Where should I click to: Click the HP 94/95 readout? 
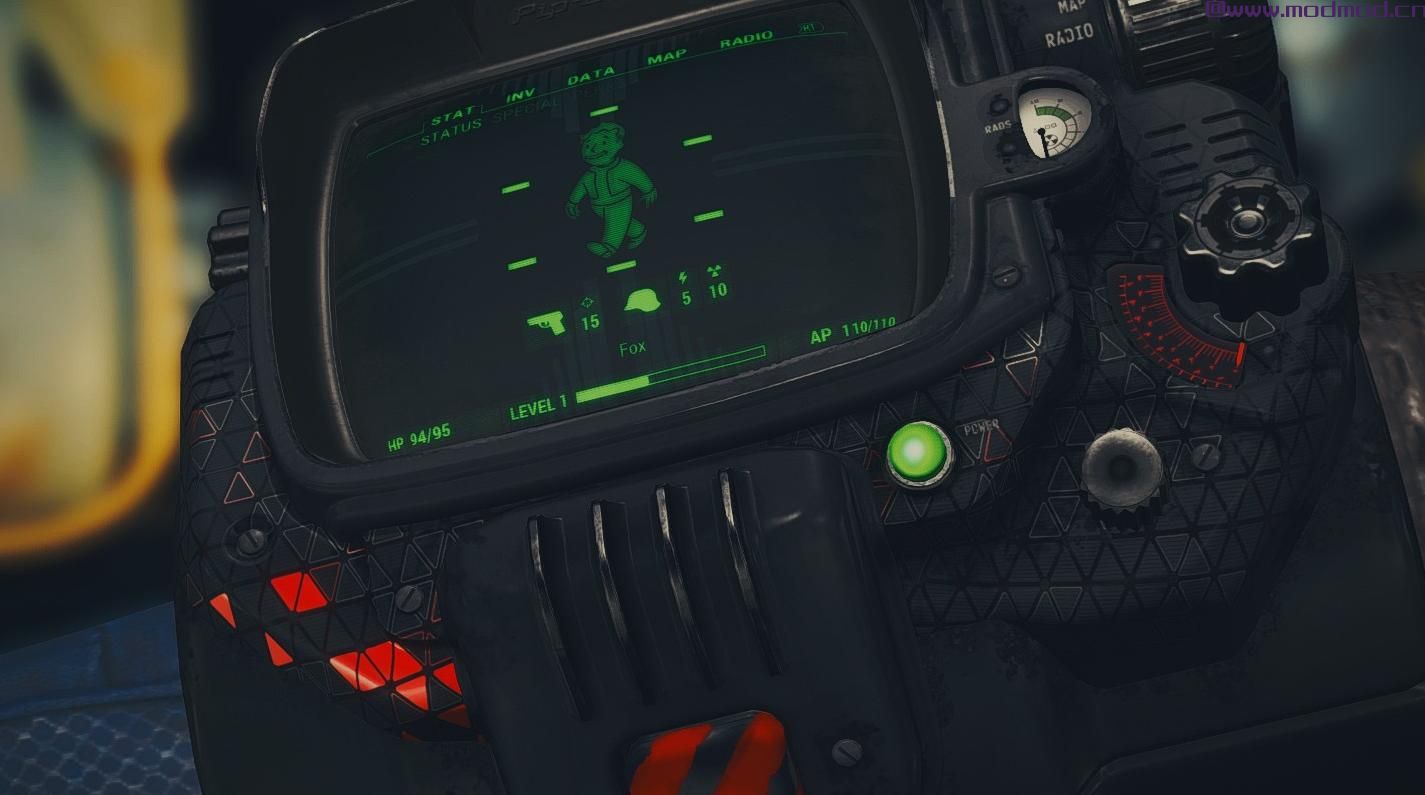[418, 434]
